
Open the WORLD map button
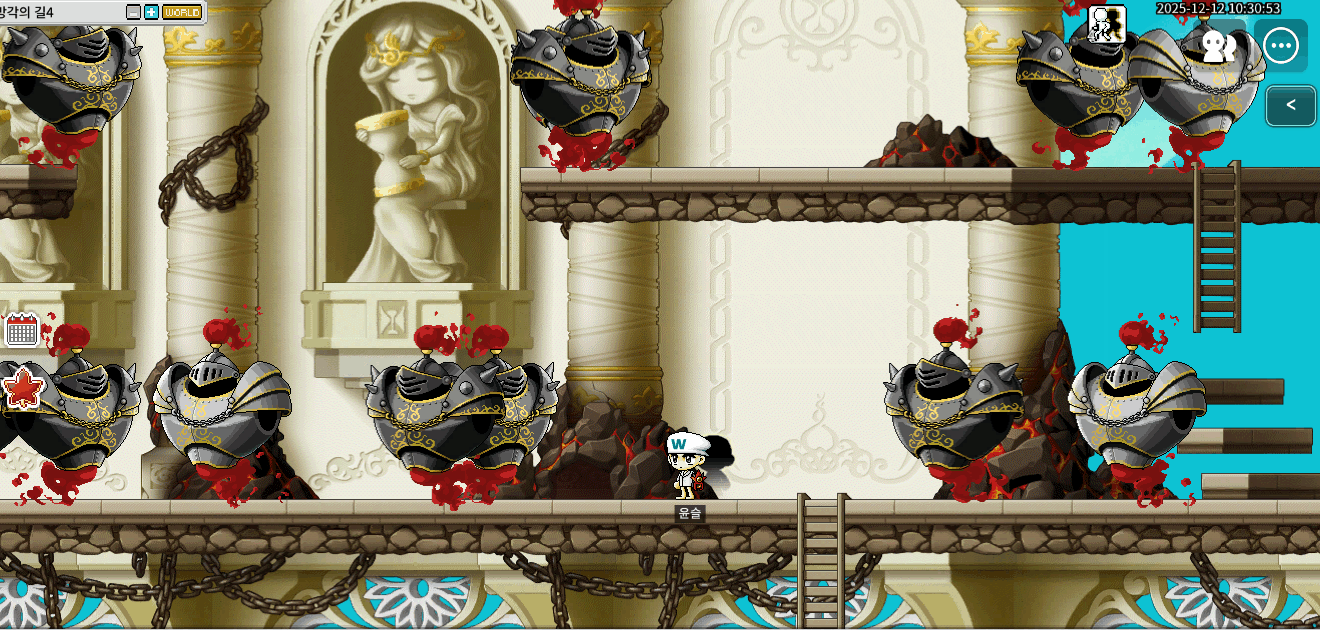pyautogui.click(x=182, y=12)
